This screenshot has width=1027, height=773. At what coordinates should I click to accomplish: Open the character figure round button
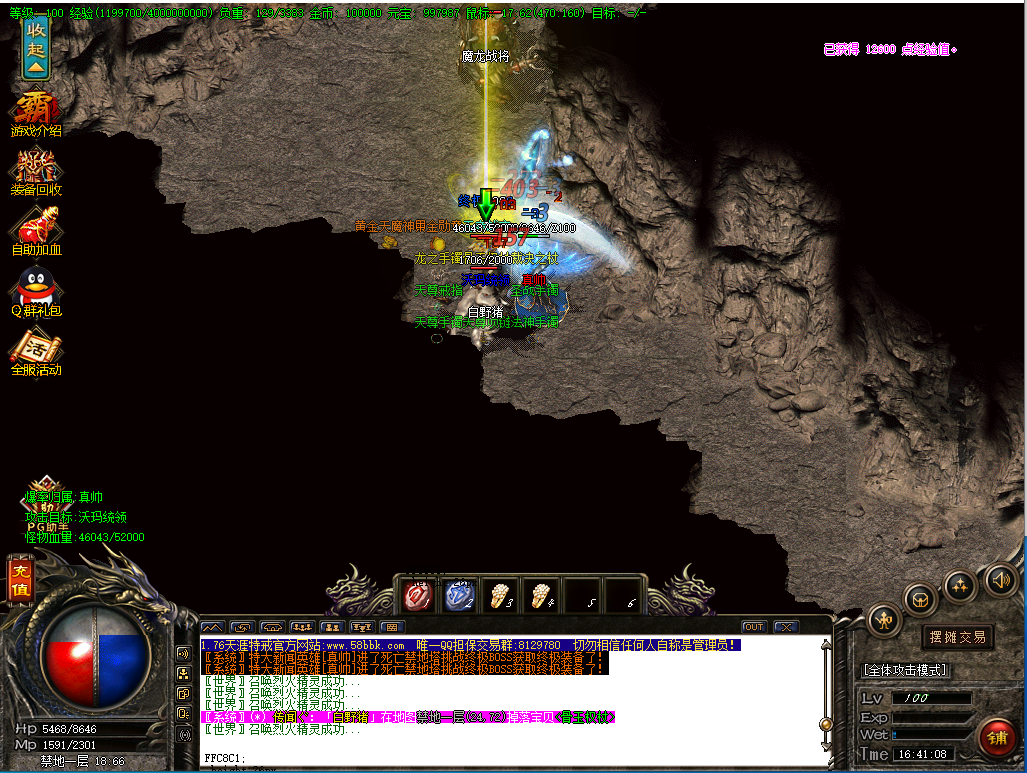point(885,621)
